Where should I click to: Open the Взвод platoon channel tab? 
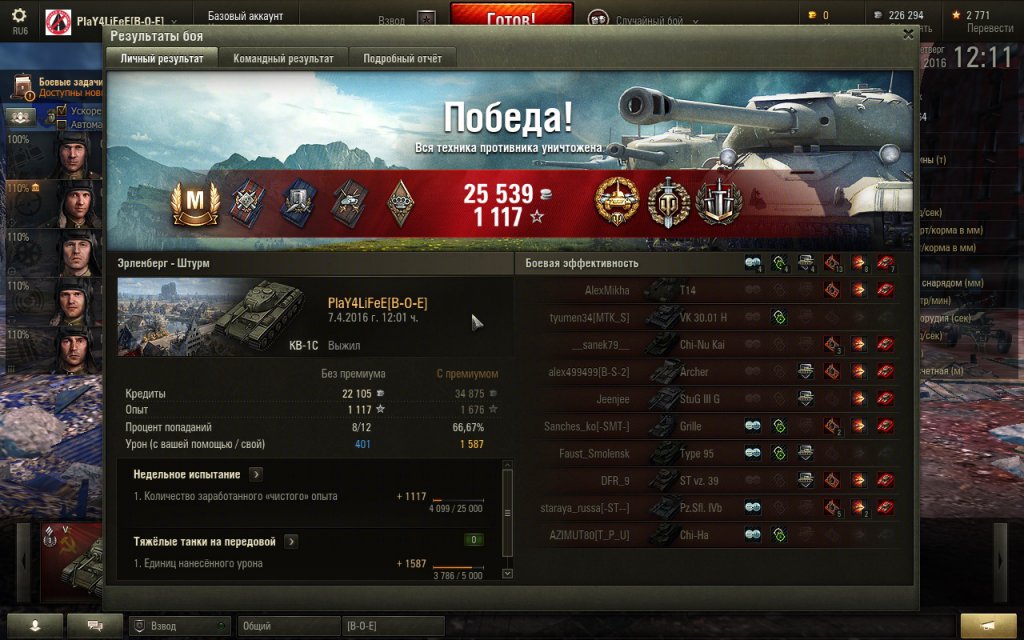[x=178, y=626]
